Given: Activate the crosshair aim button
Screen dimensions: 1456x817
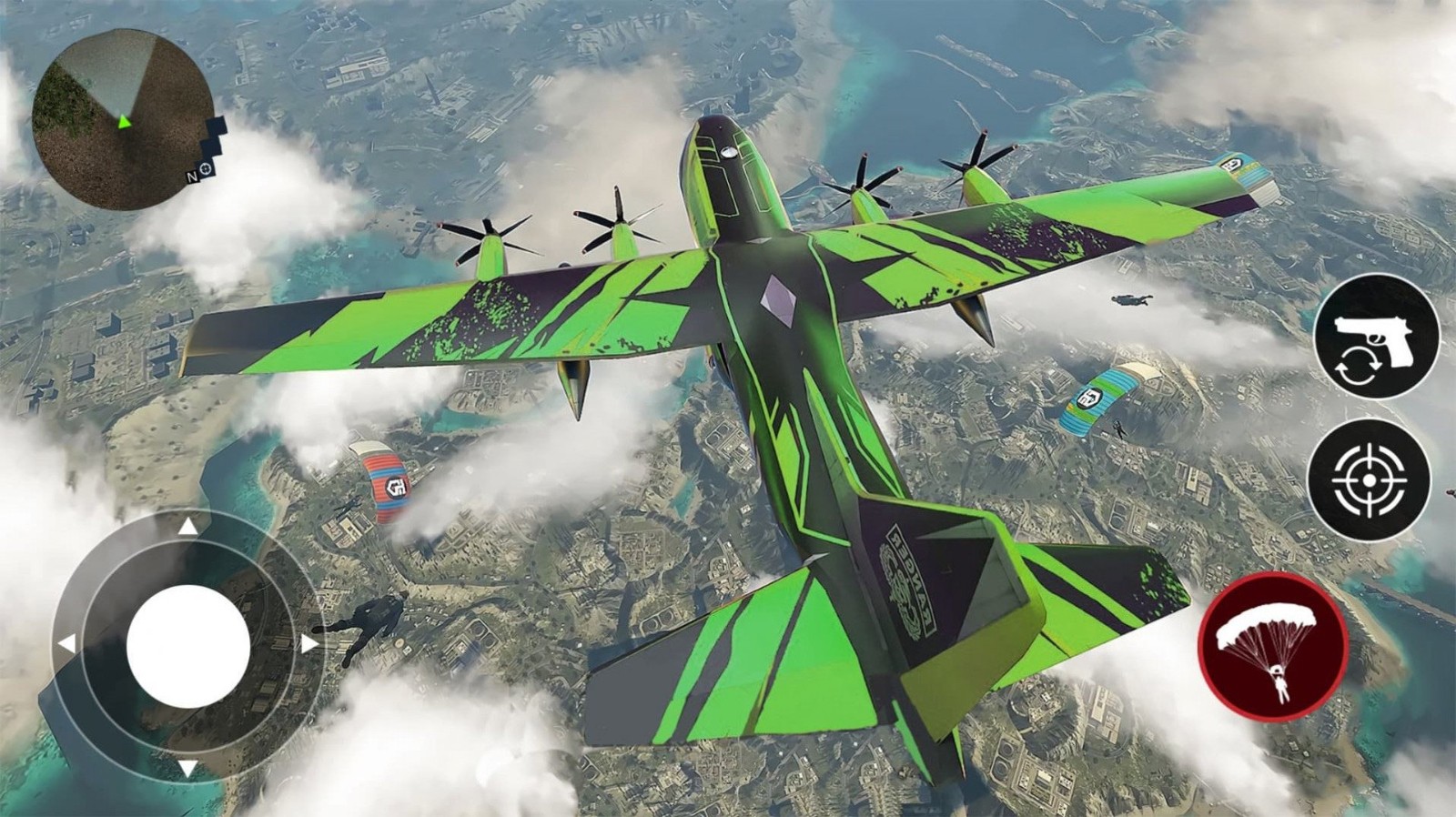Looking at the screenshot, I should tap(1370, 479).
